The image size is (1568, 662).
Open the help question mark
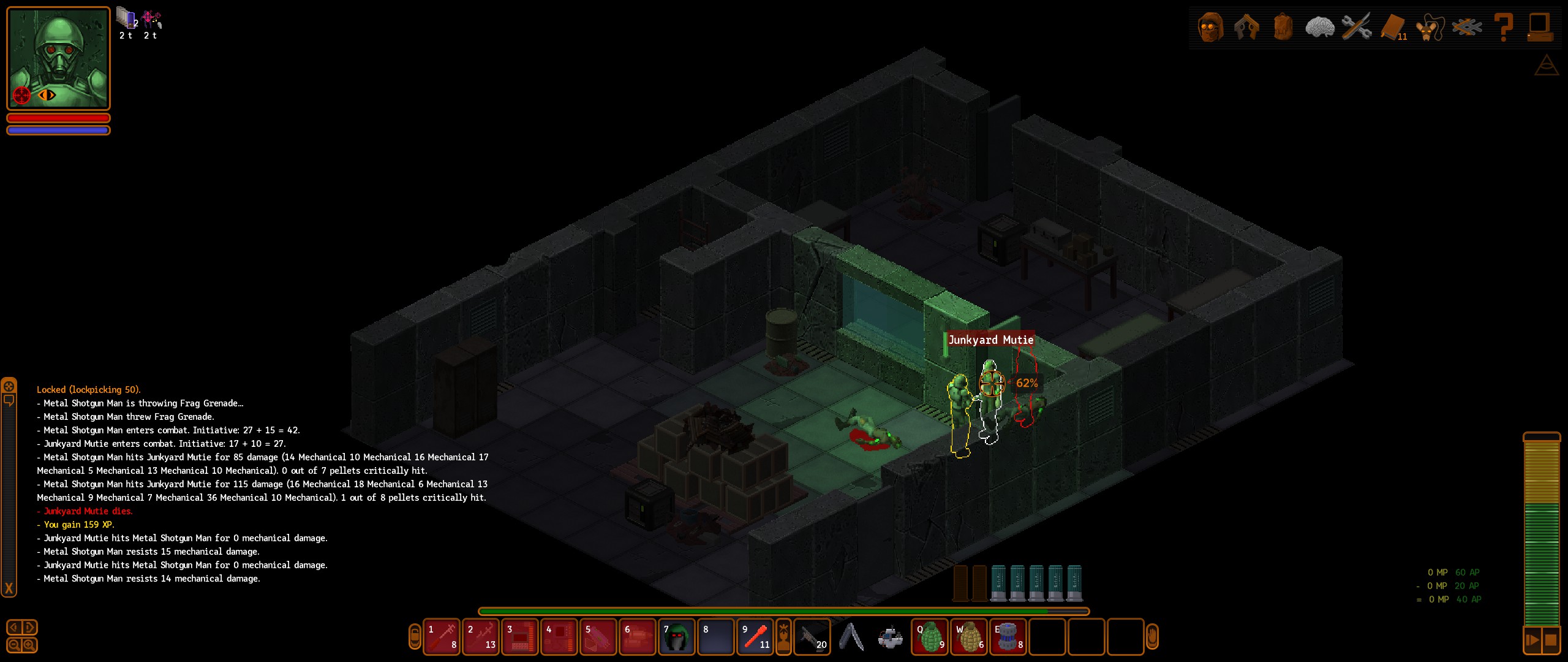click(x=1504, y=27)
